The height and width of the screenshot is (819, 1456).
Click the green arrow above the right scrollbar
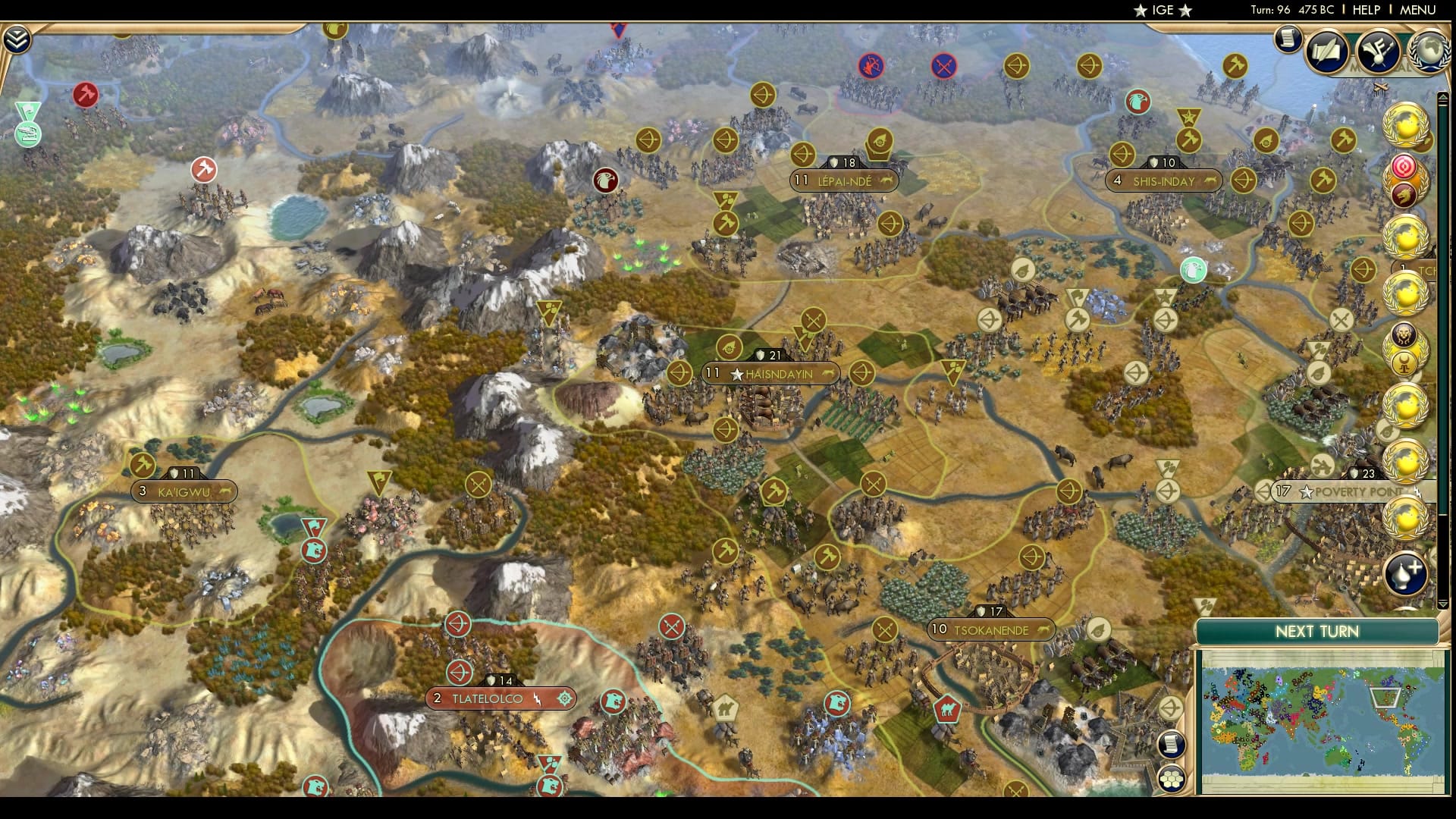pos(1443,97)
